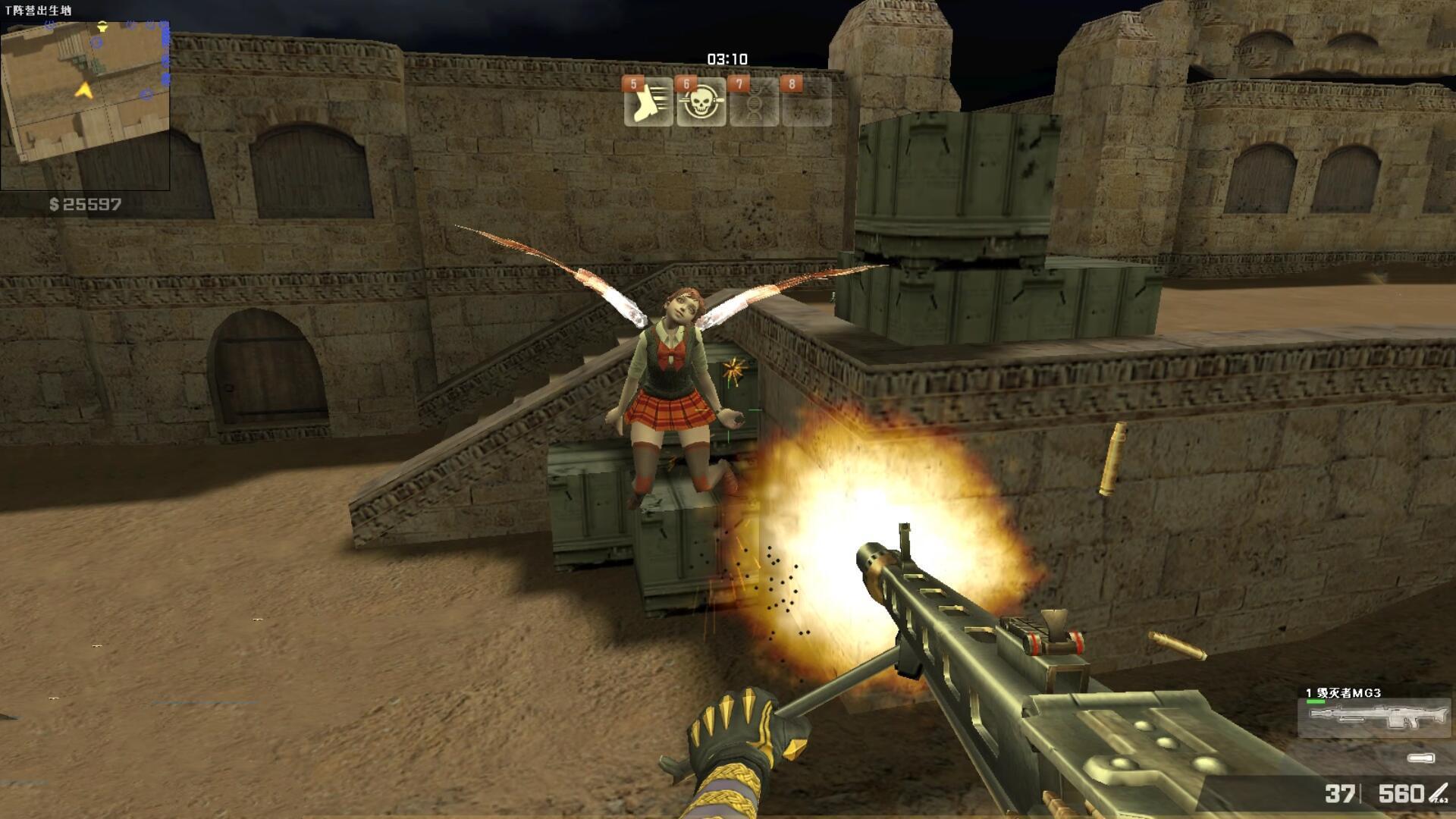Trigger the skull headshot skill
The width and height of the screenshot is (1456, 819).
[701, 103]
